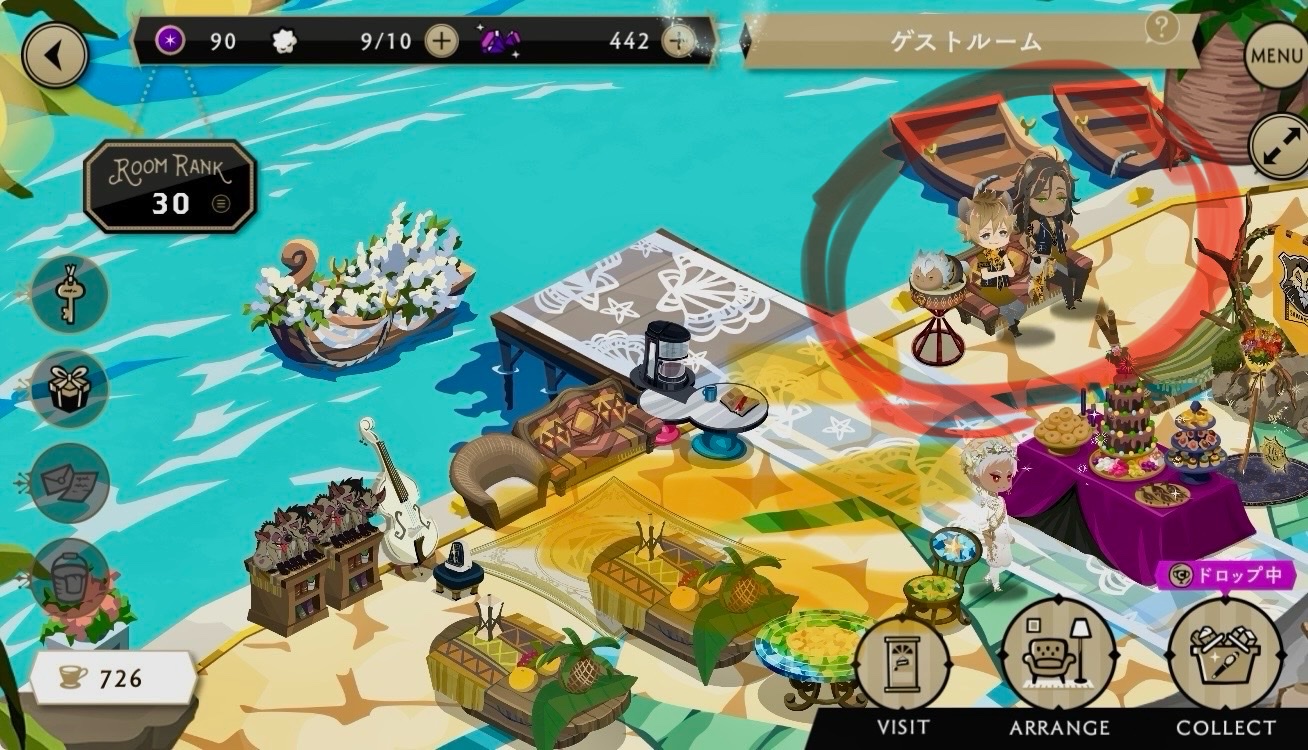This screenshot has height=750, width=1308.
Task: Open the key icon on the sidebar
Action: [x=69, y=293]
